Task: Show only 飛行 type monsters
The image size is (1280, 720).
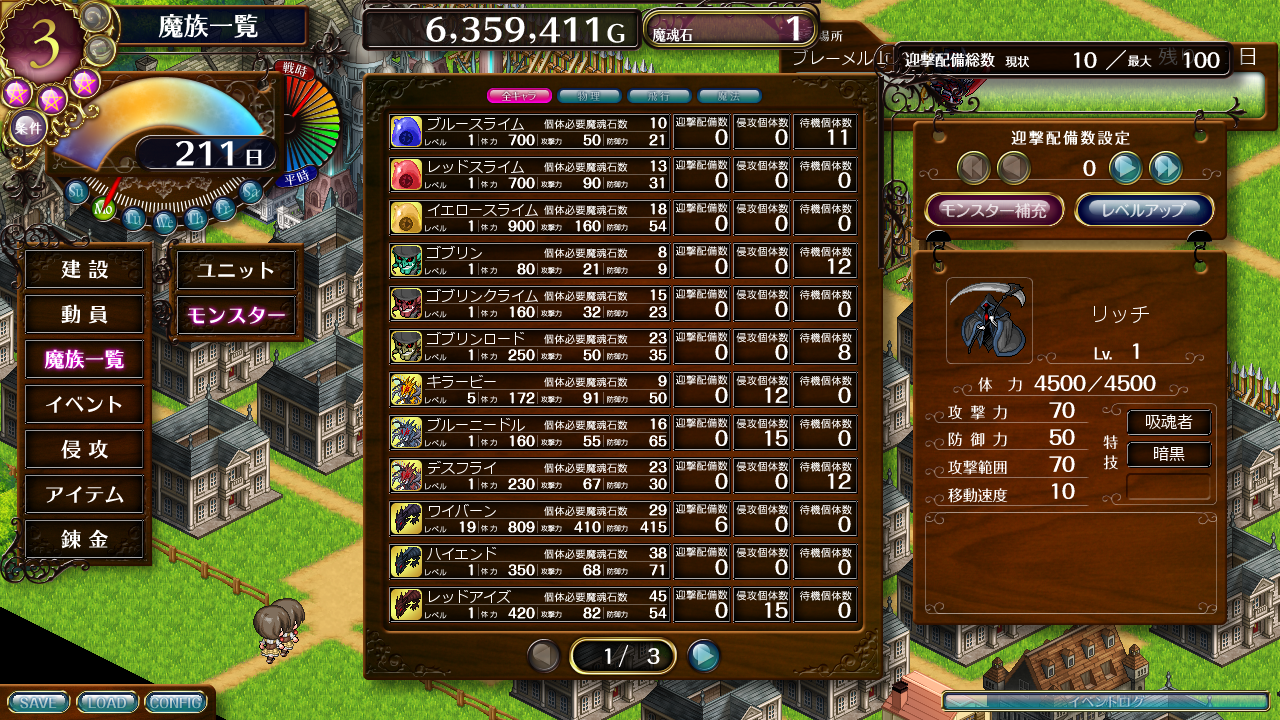Action: click(x=659, y=96)
